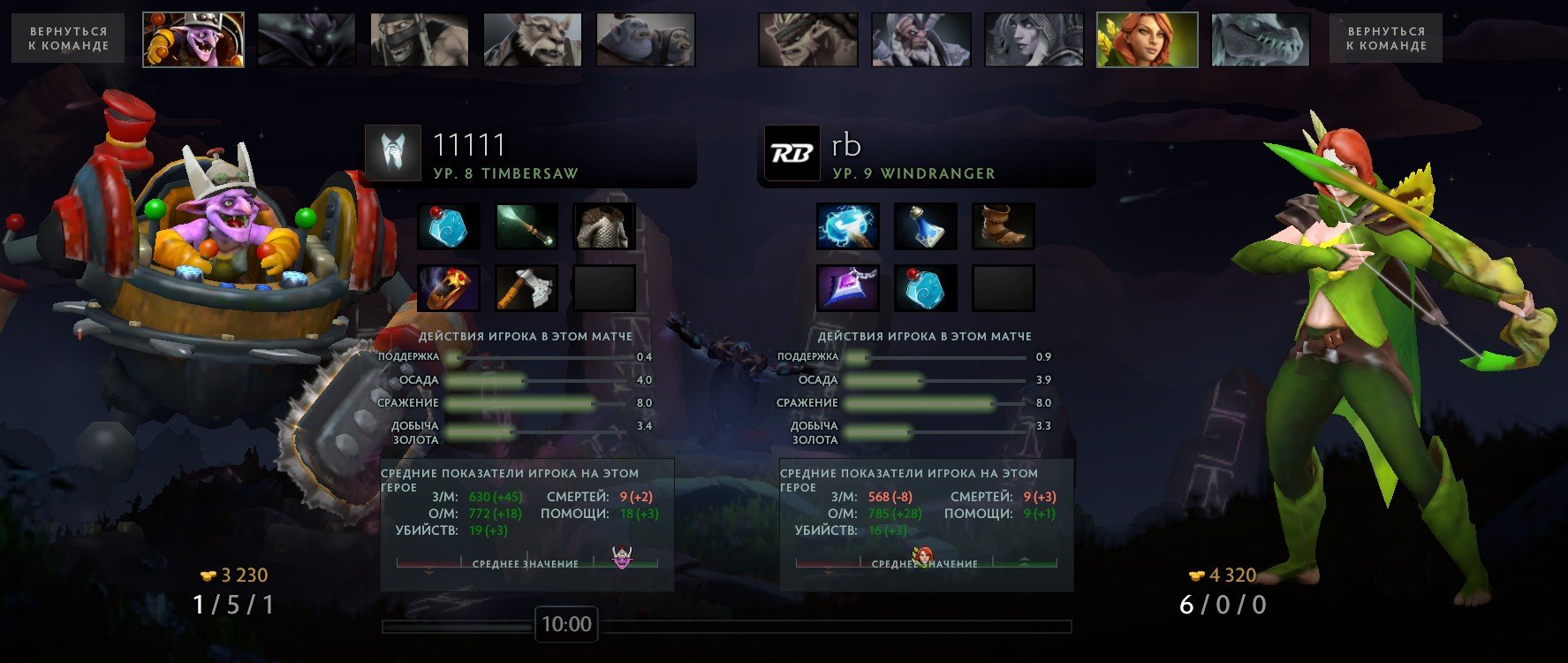The height and width of the screenshot is (663, 1568).
Task: Pick the grey dragon hero portrait
Action: coord(1260,40)
